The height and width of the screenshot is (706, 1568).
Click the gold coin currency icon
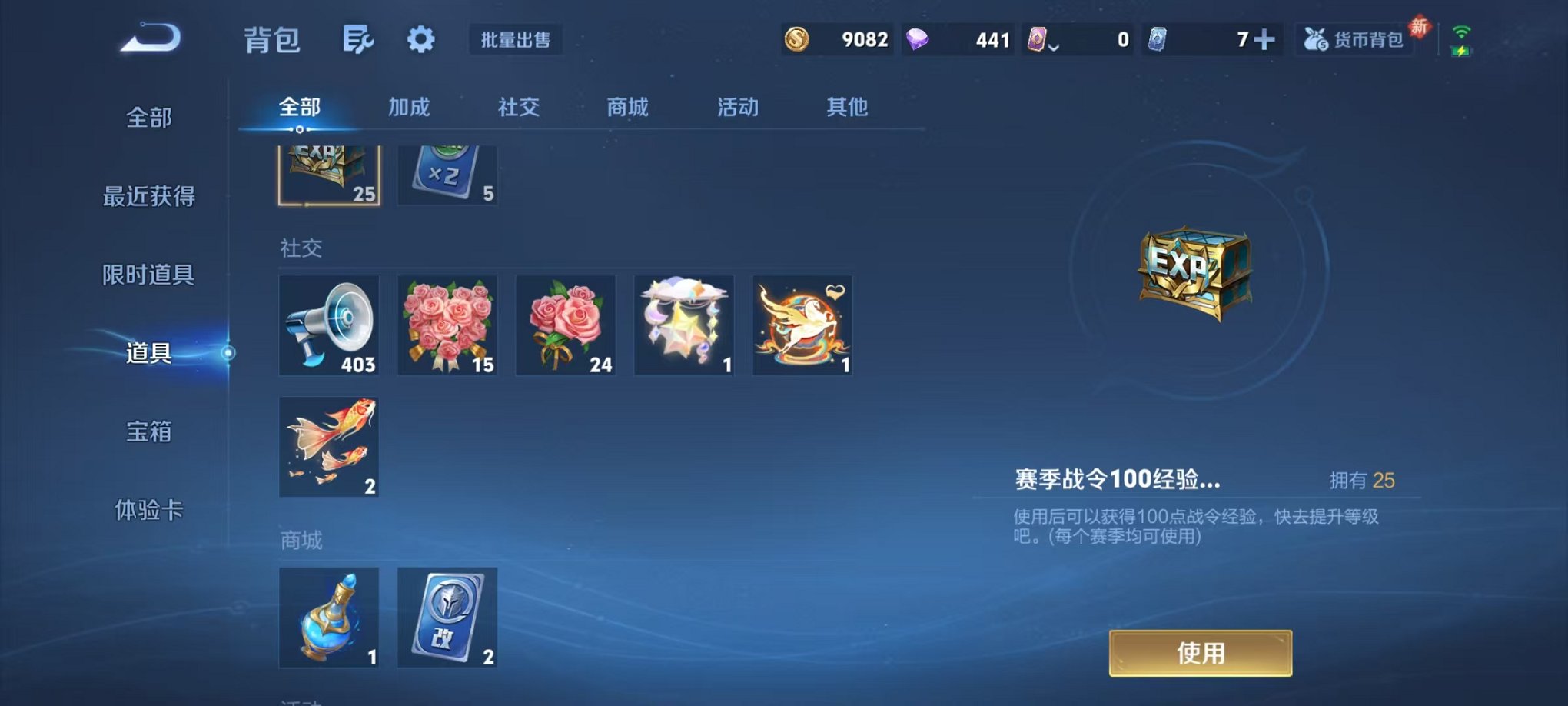coord(798,38)
